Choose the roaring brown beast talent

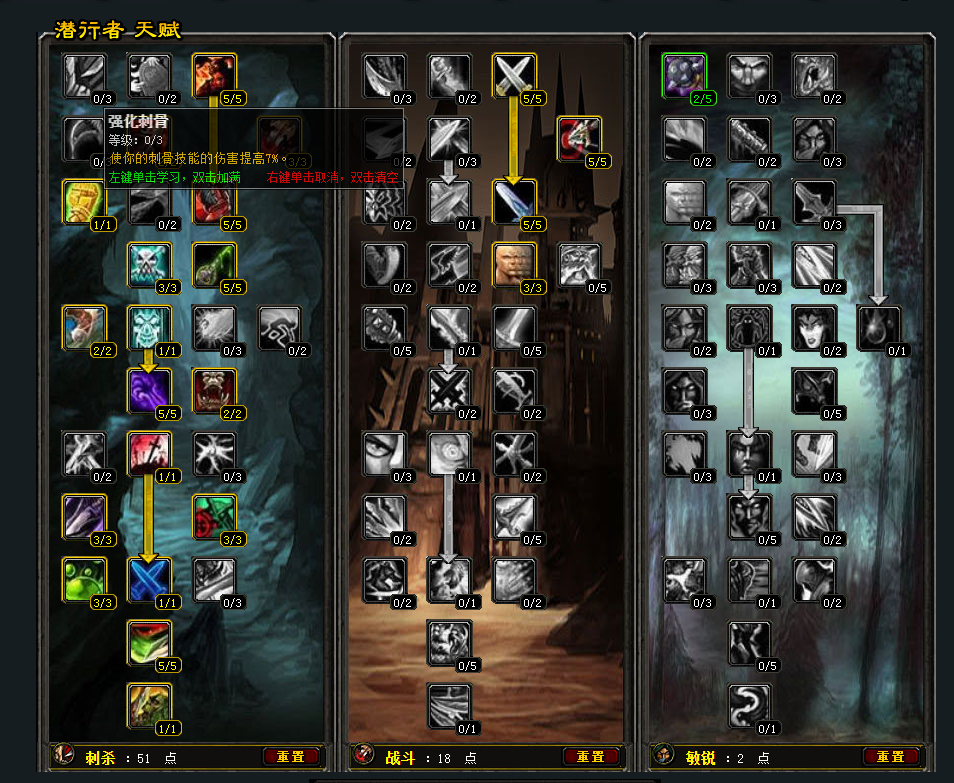[x=214, y=390]
